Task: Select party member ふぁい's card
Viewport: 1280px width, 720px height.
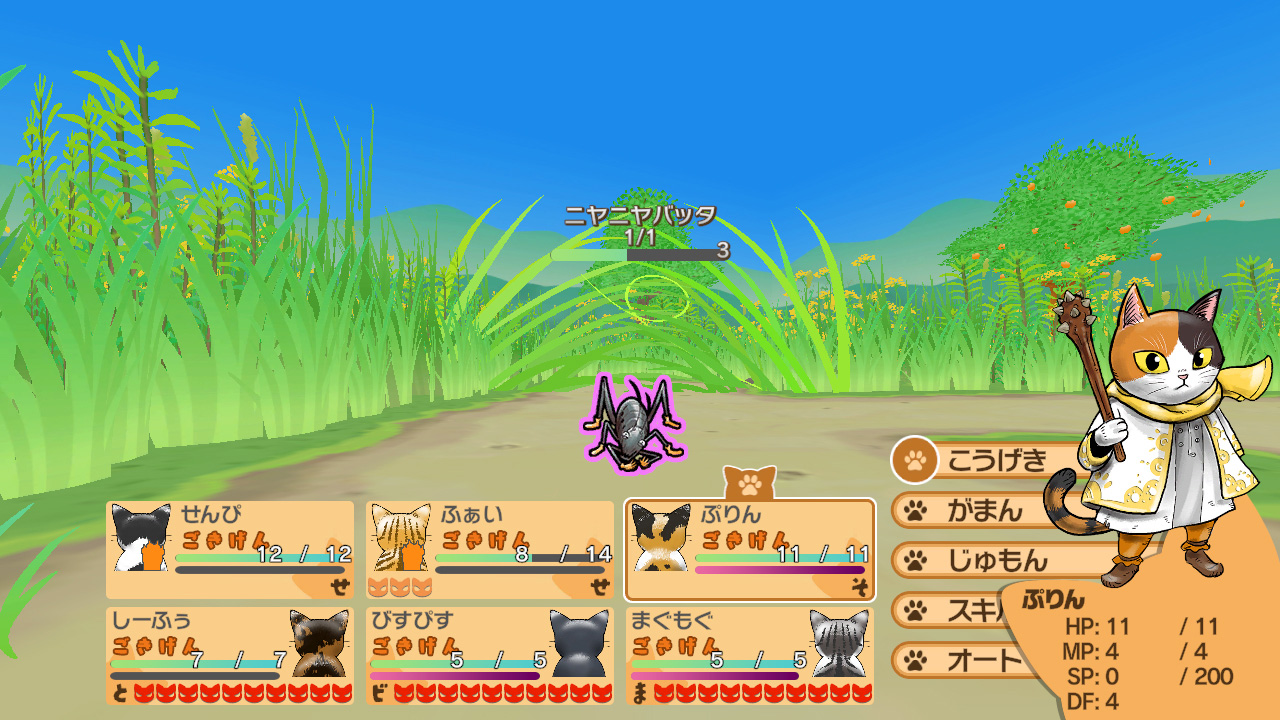Action: 490,549
